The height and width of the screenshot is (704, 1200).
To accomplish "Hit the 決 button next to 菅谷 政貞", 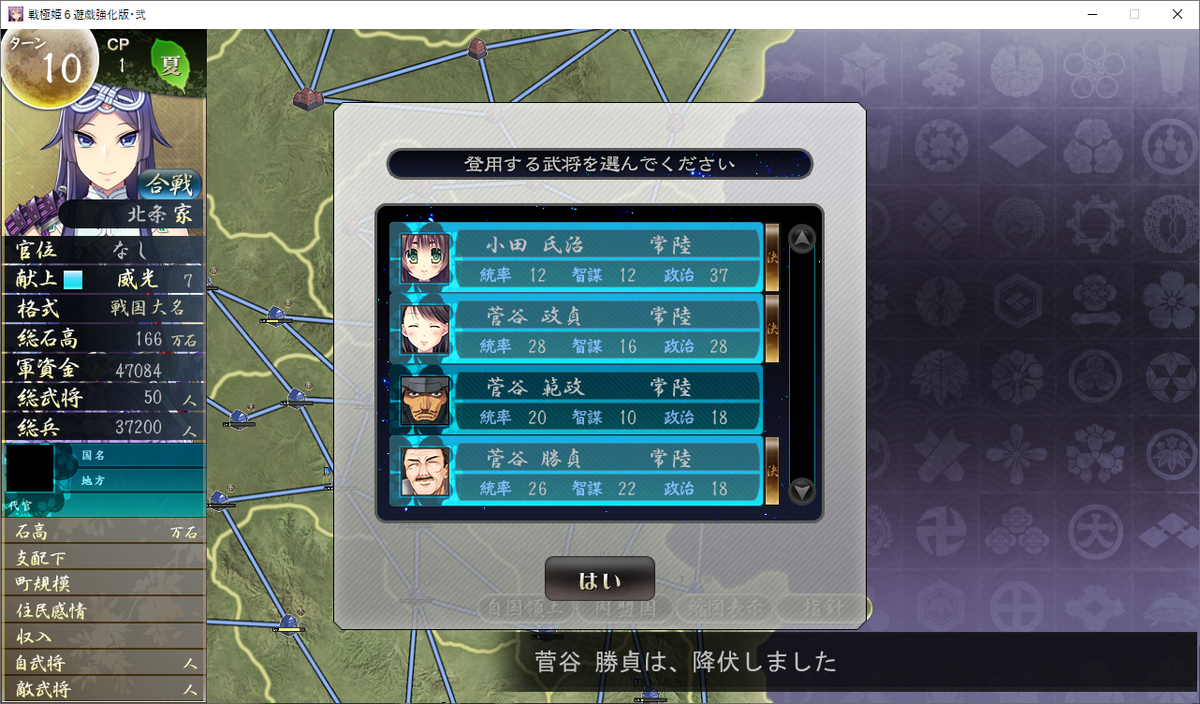I will pyautogui.click(x=772, y=328).
